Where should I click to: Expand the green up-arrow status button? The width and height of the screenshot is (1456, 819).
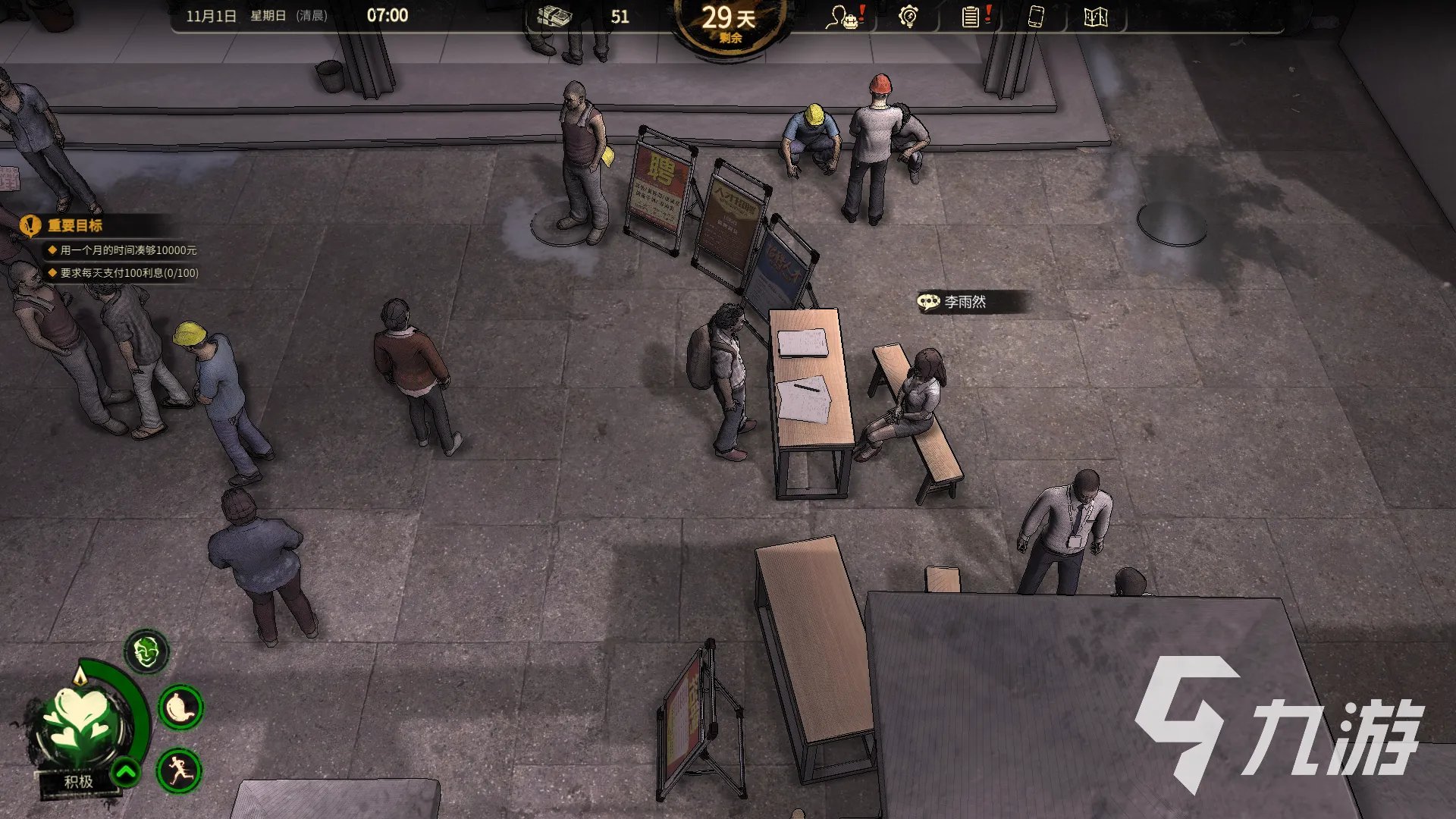126,773
